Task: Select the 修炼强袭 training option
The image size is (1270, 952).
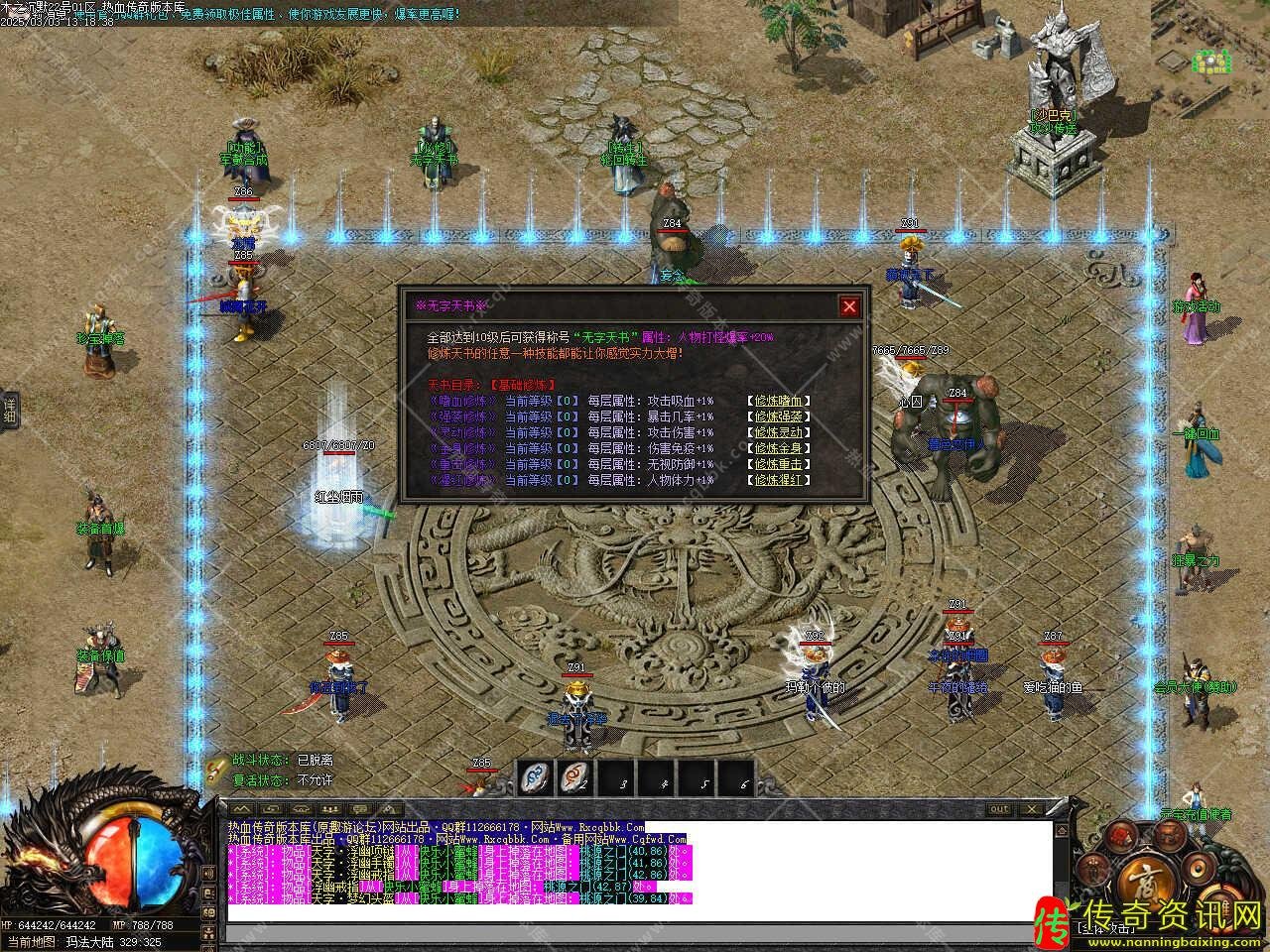Action: [781, 416]
